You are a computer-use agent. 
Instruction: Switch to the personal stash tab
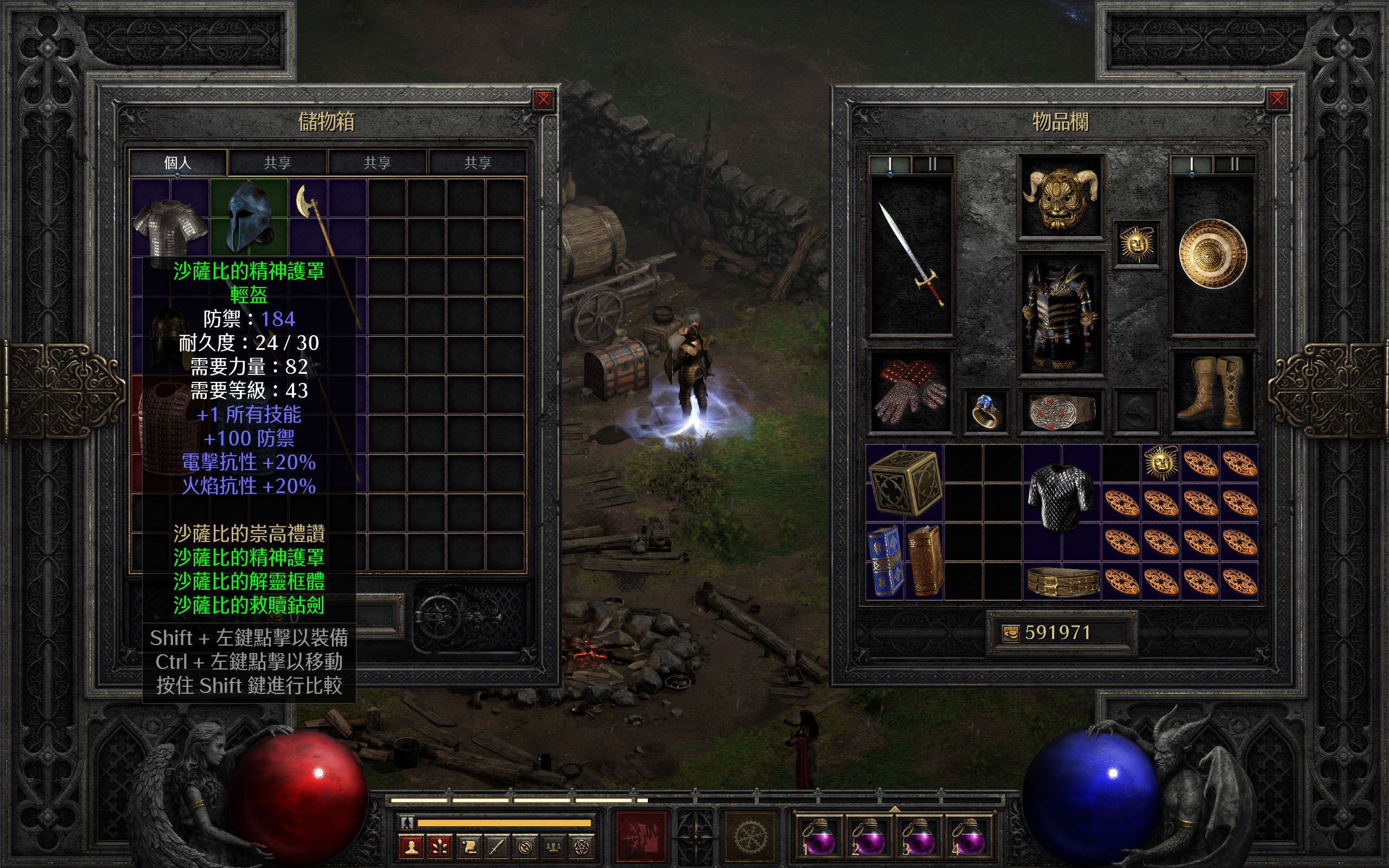[177, 163]
